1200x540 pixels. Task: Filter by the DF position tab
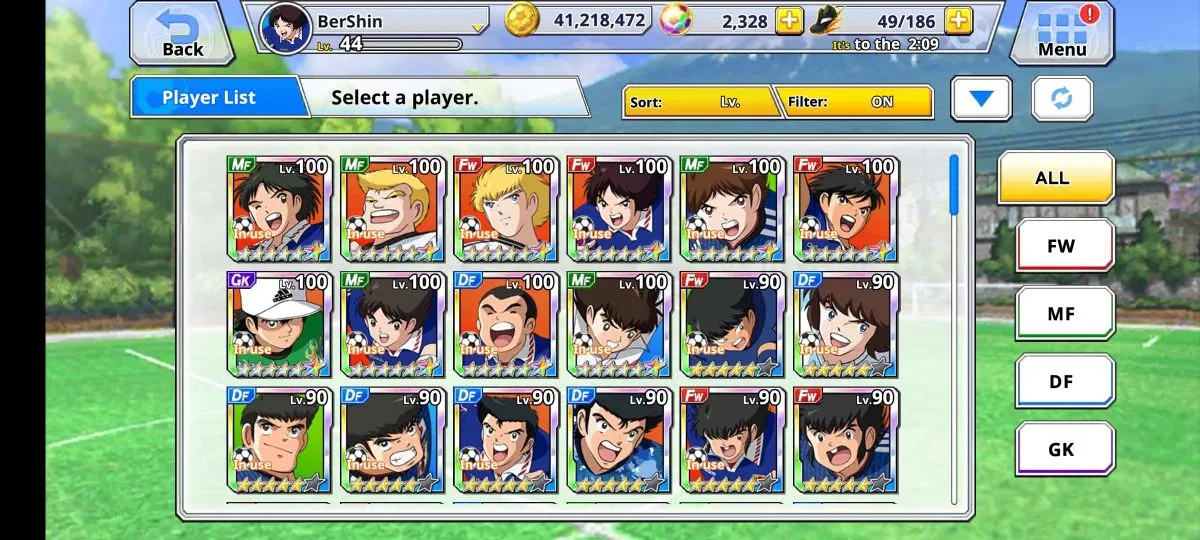(x=1064, y=382)
